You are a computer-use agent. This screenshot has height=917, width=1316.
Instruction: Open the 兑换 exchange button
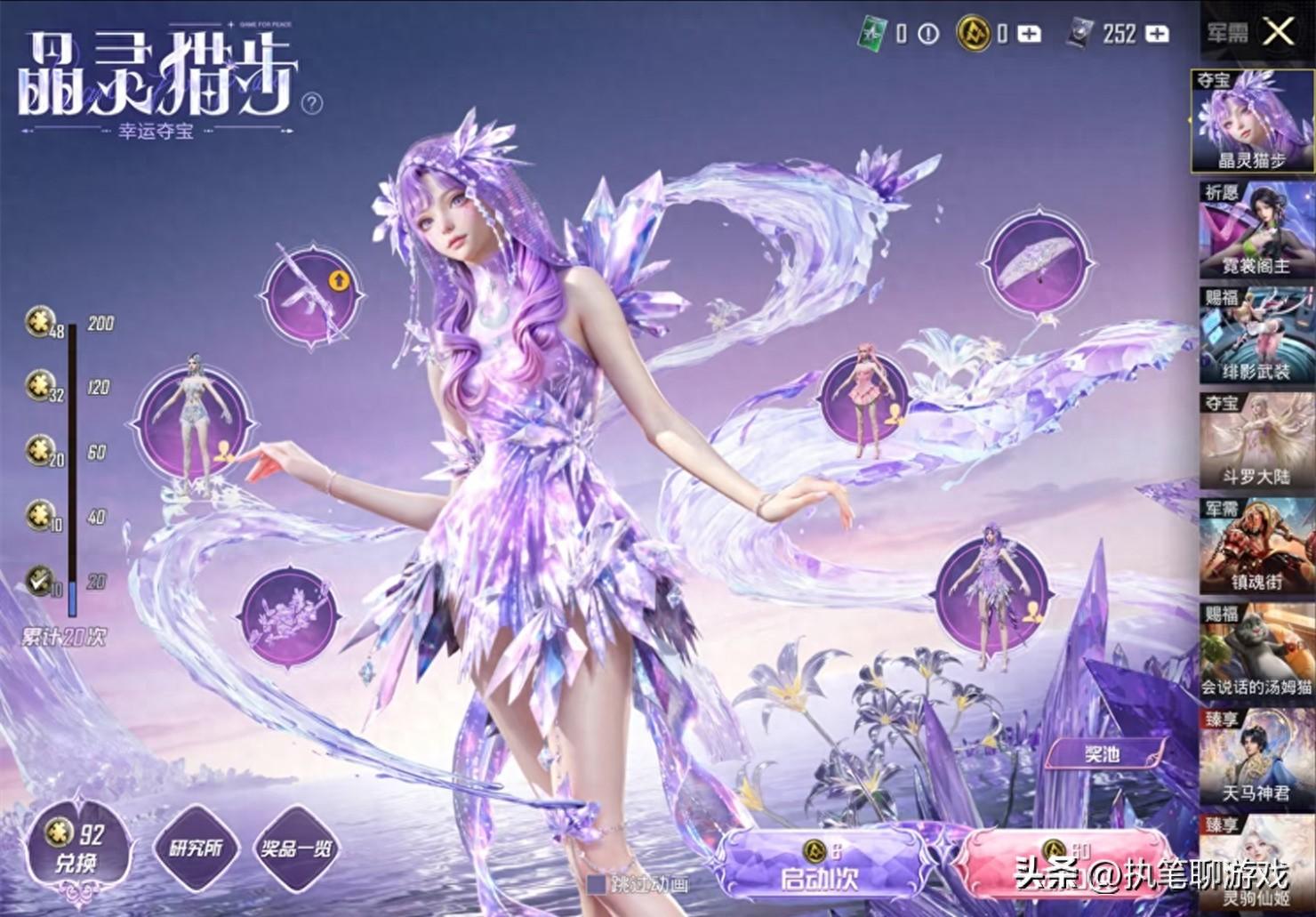76,848
